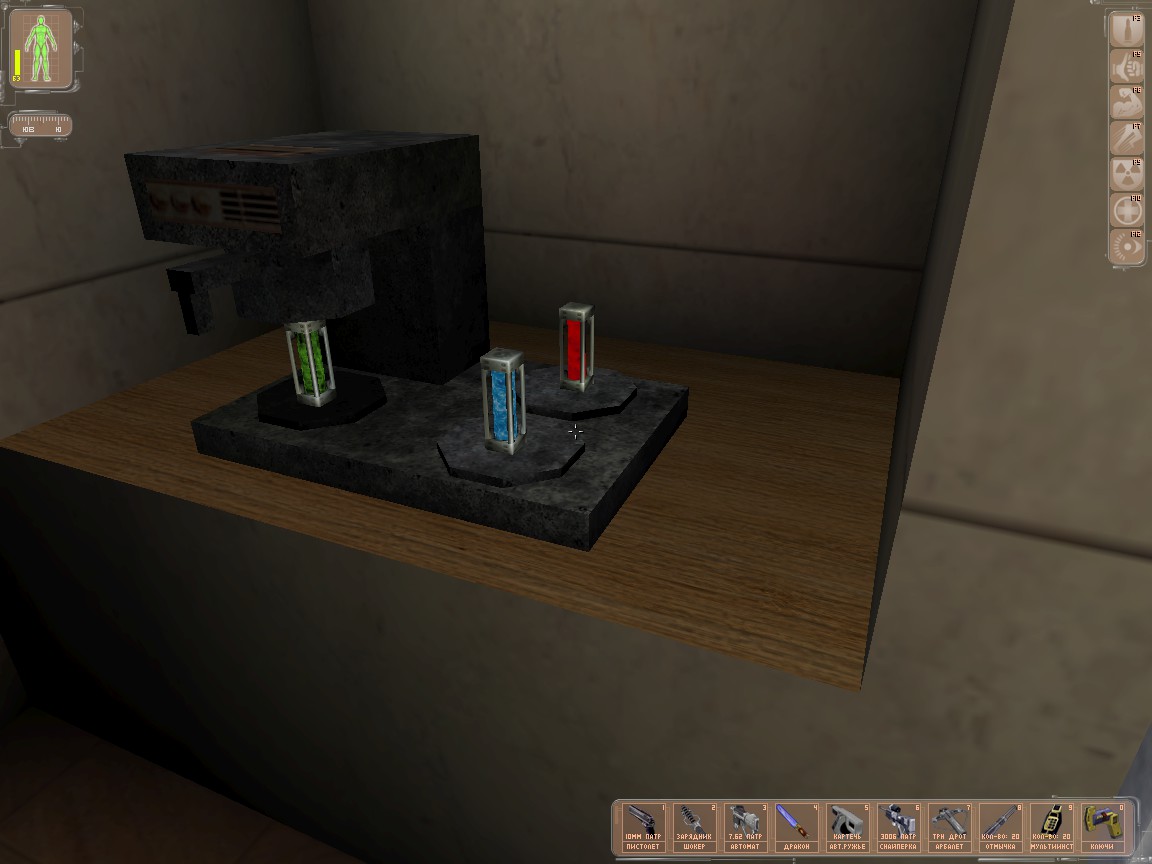Image resolution: width=1152 pixels, height=864 pixels.
Task: Select the Мультиинст multitool slot
Action: point(1051,826)
